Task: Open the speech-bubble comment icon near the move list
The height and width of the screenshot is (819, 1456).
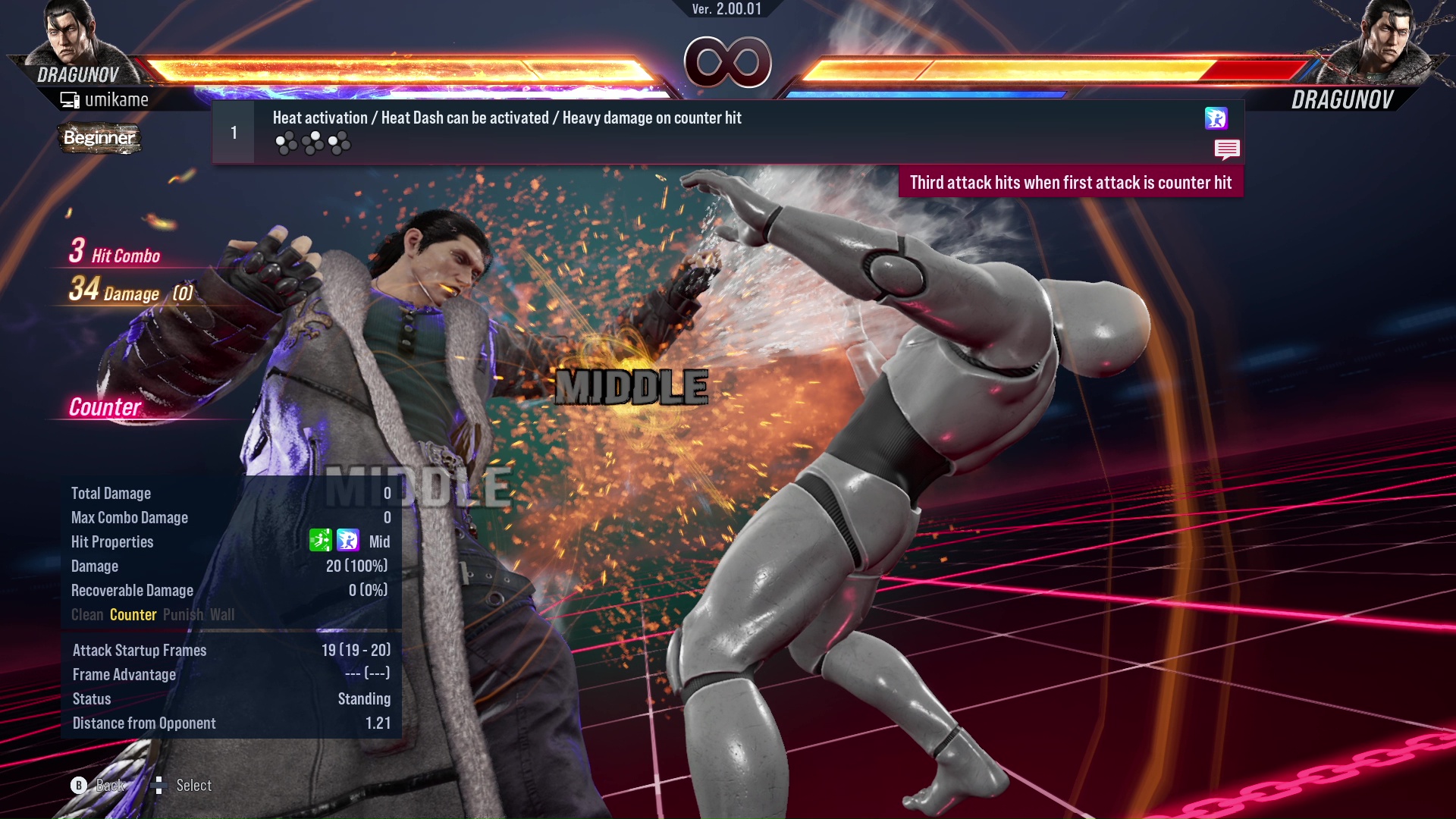Action: click(1227, 150)
